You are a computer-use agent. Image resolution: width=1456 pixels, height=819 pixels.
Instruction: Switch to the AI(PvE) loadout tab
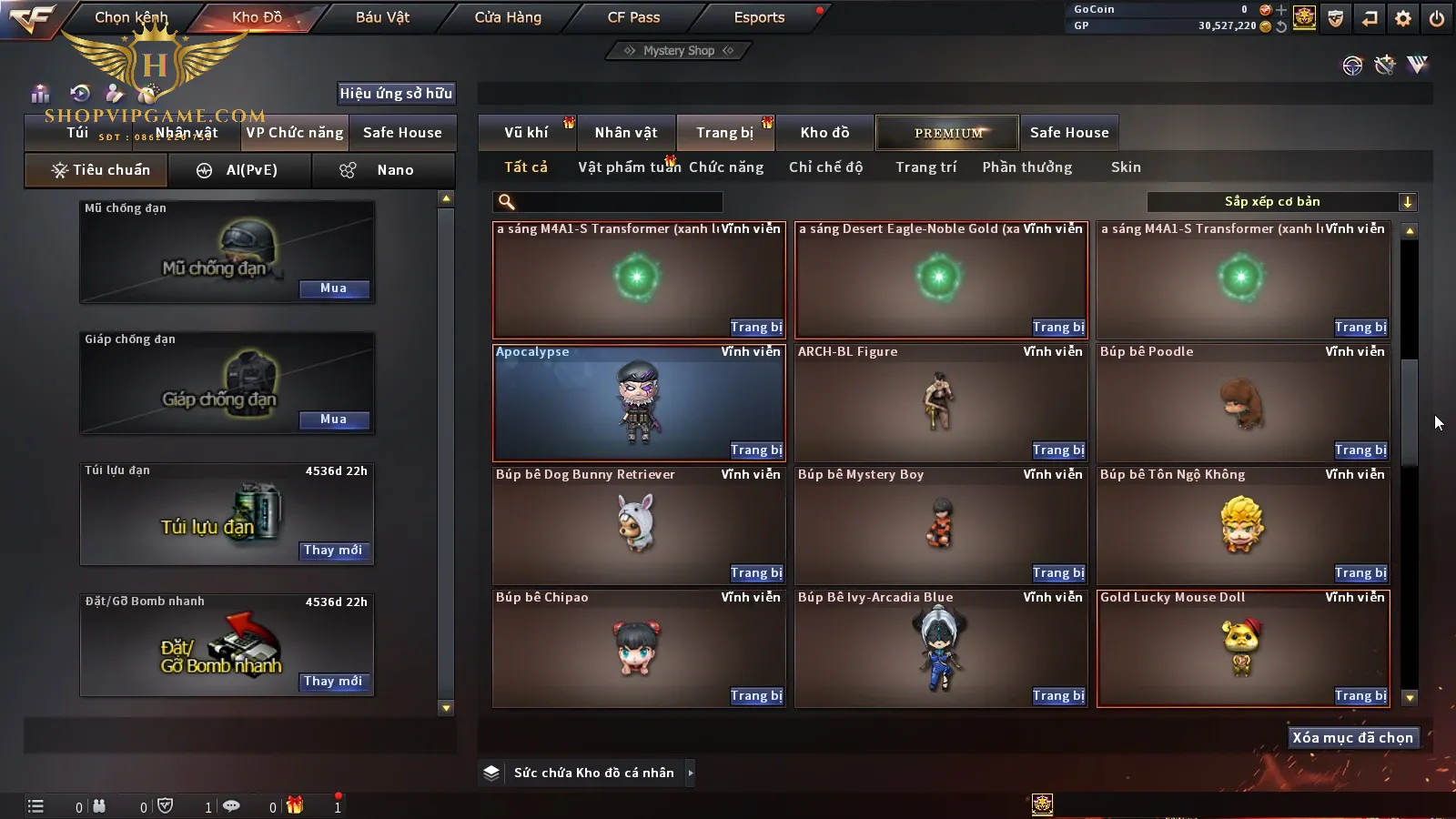pyautogui.click(x=239, y=170)
